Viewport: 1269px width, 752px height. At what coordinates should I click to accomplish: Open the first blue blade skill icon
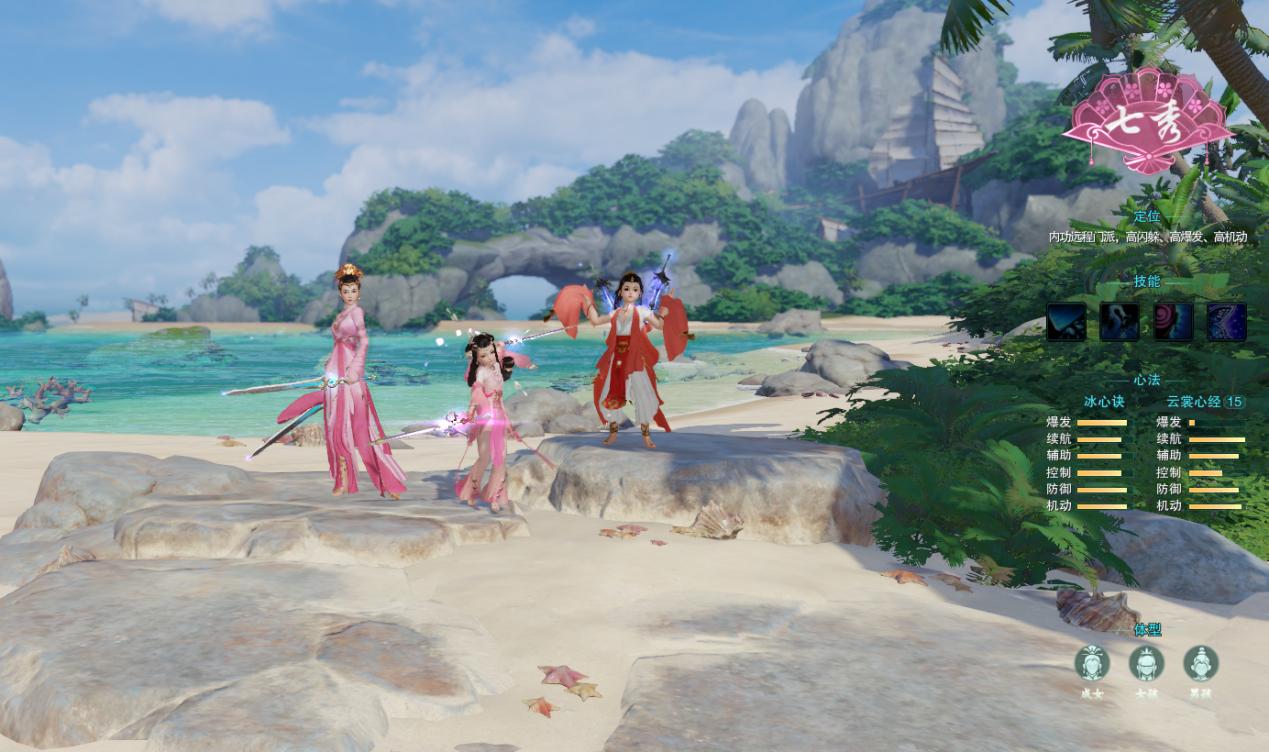(1066, 322)
